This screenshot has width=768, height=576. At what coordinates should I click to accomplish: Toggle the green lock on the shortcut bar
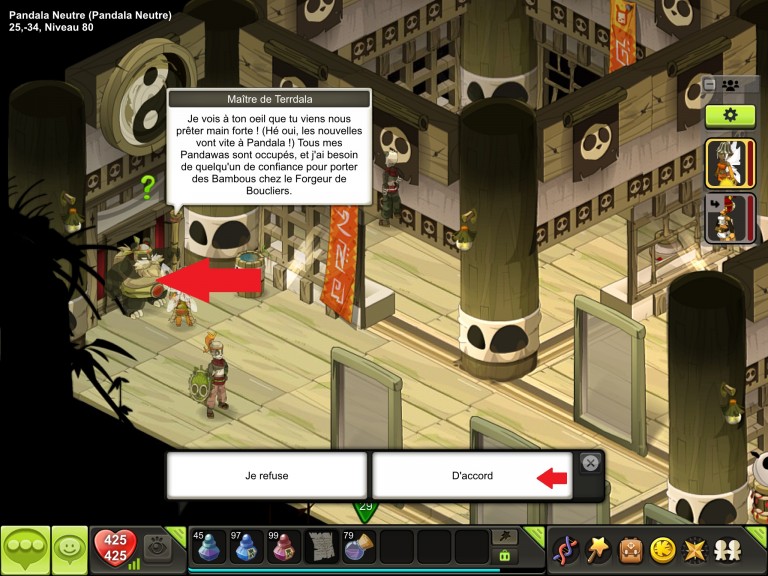(x=505, y=555)
